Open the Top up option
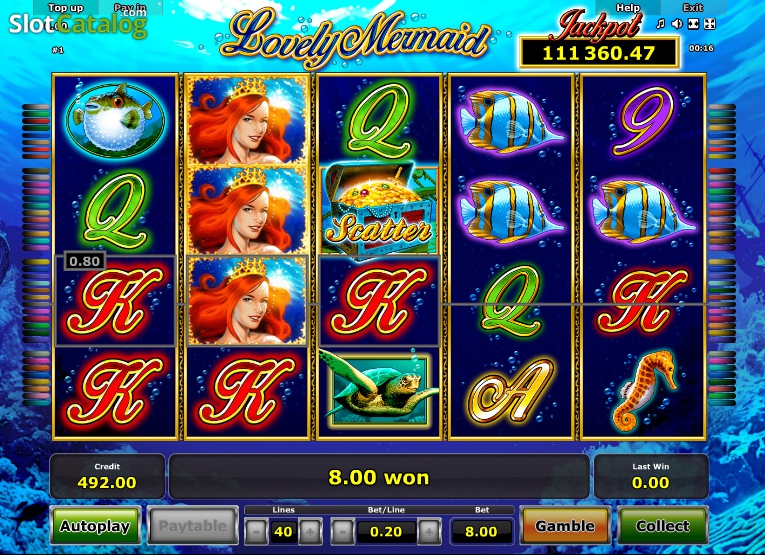Screen dimensions: 765x555 coord(65,8)
